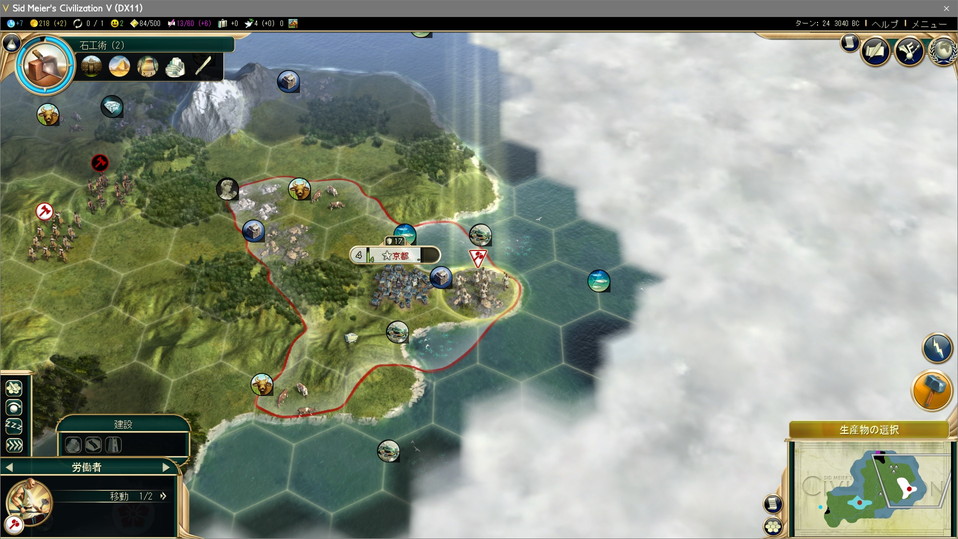The image size is (958, 539).
Task: Open the ヘルプ help menu
Action: tap(885, 23)
